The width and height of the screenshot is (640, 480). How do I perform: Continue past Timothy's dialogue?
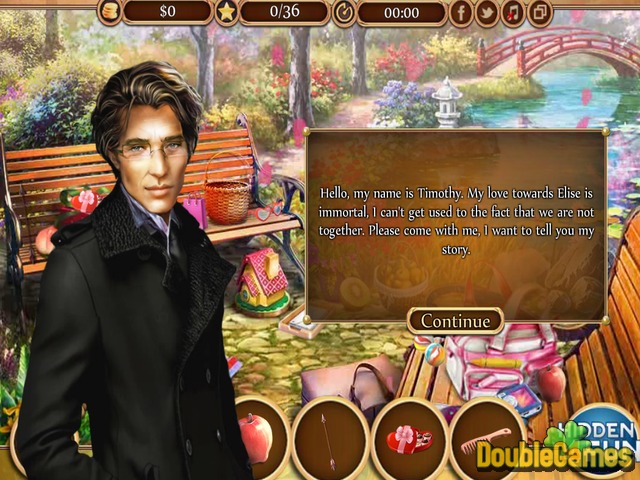(455, 321)
